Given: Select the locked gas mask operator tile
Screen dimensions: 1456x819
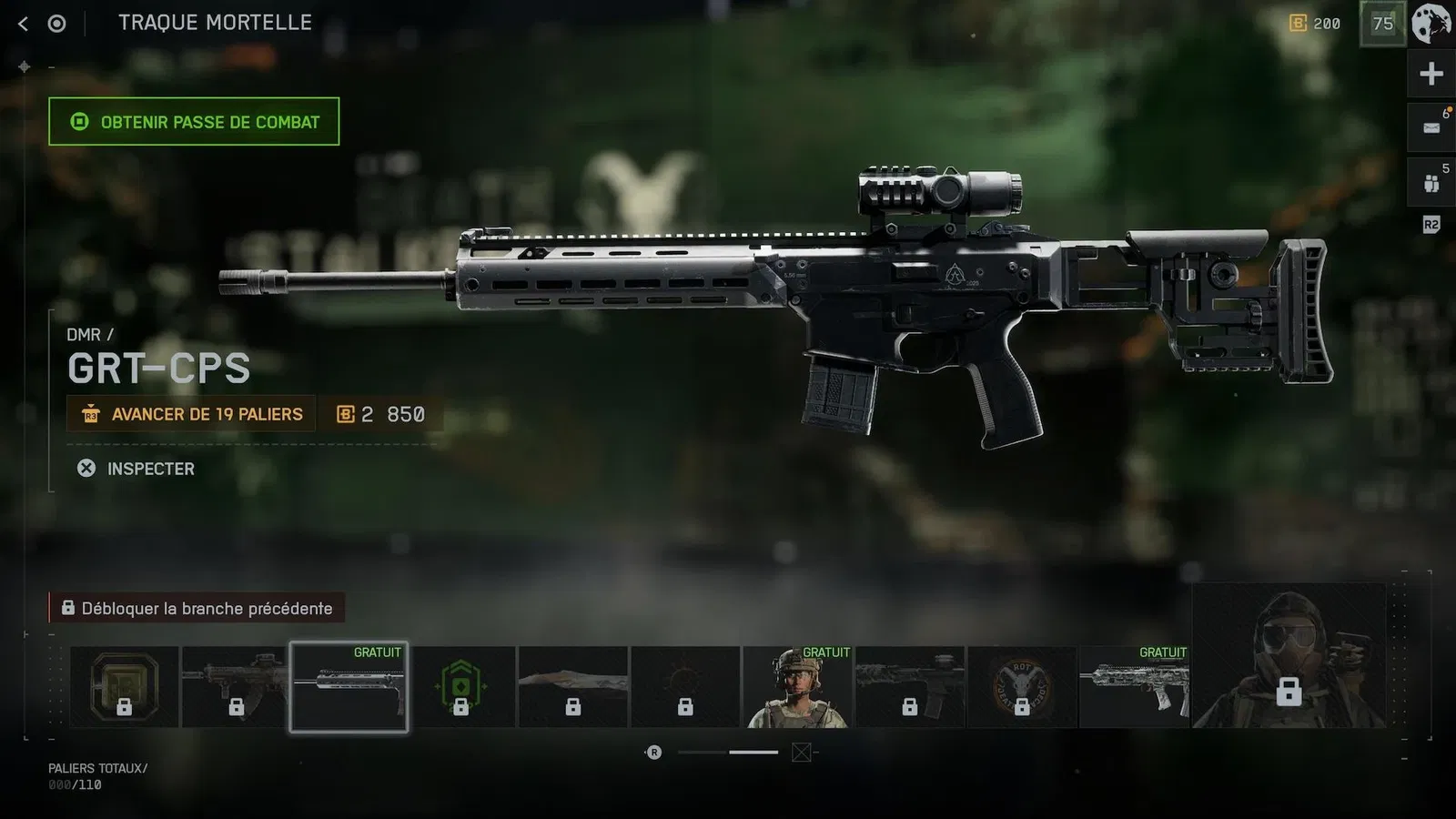Looking at the screenshot, I should tap(1289, 657).
